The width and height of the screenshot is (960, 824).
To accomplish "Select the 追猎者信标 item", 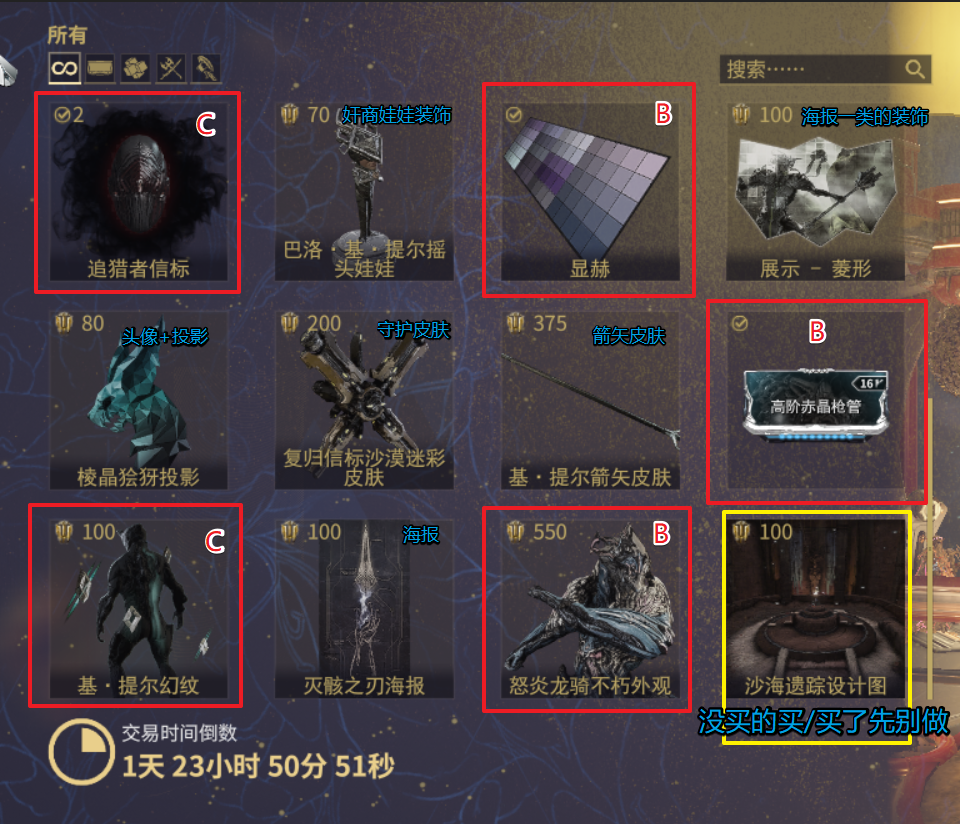I will [138, 192].
